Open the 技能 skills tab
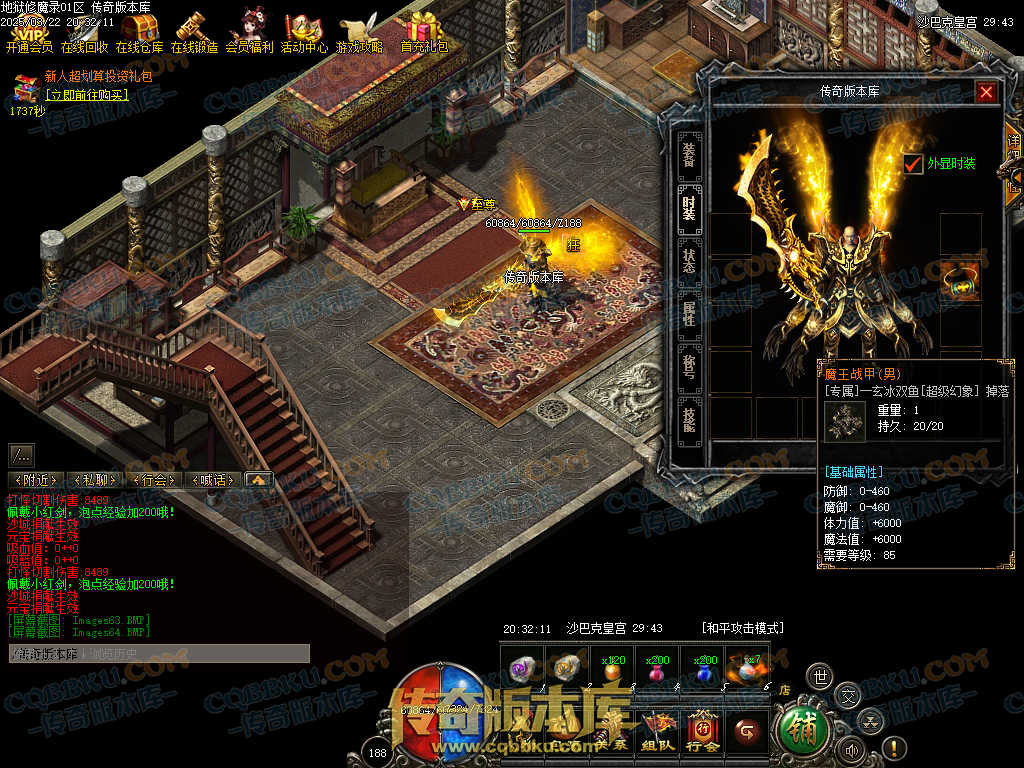Image resolution: width=1024 pixels, height=768 pixels. coord(689,419)
